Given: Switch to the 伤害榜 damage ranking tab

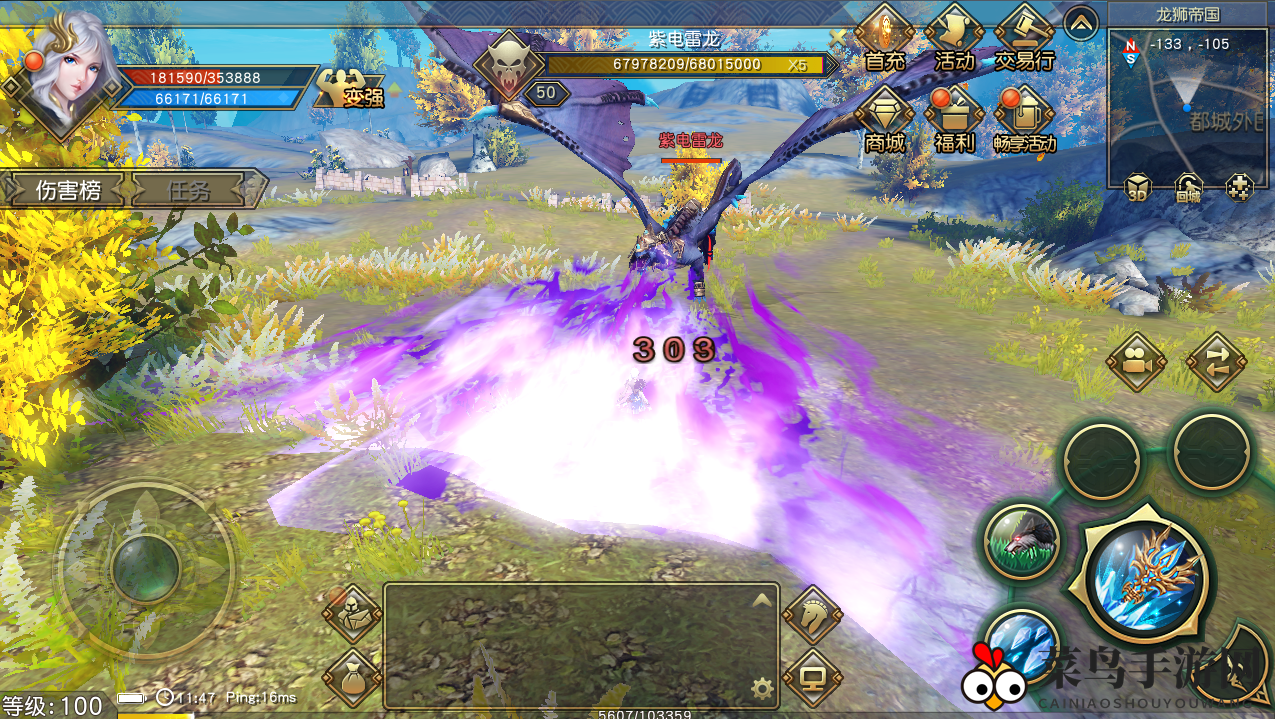Looking at the screenshot, I should click(68, 189).
